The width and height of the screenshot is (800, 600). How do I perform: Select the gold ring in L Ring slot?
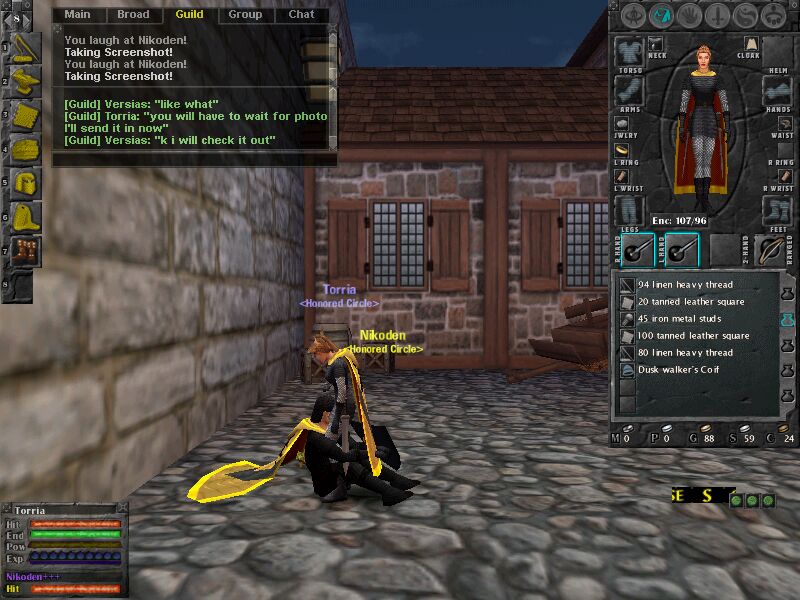(x=622, y=149)
